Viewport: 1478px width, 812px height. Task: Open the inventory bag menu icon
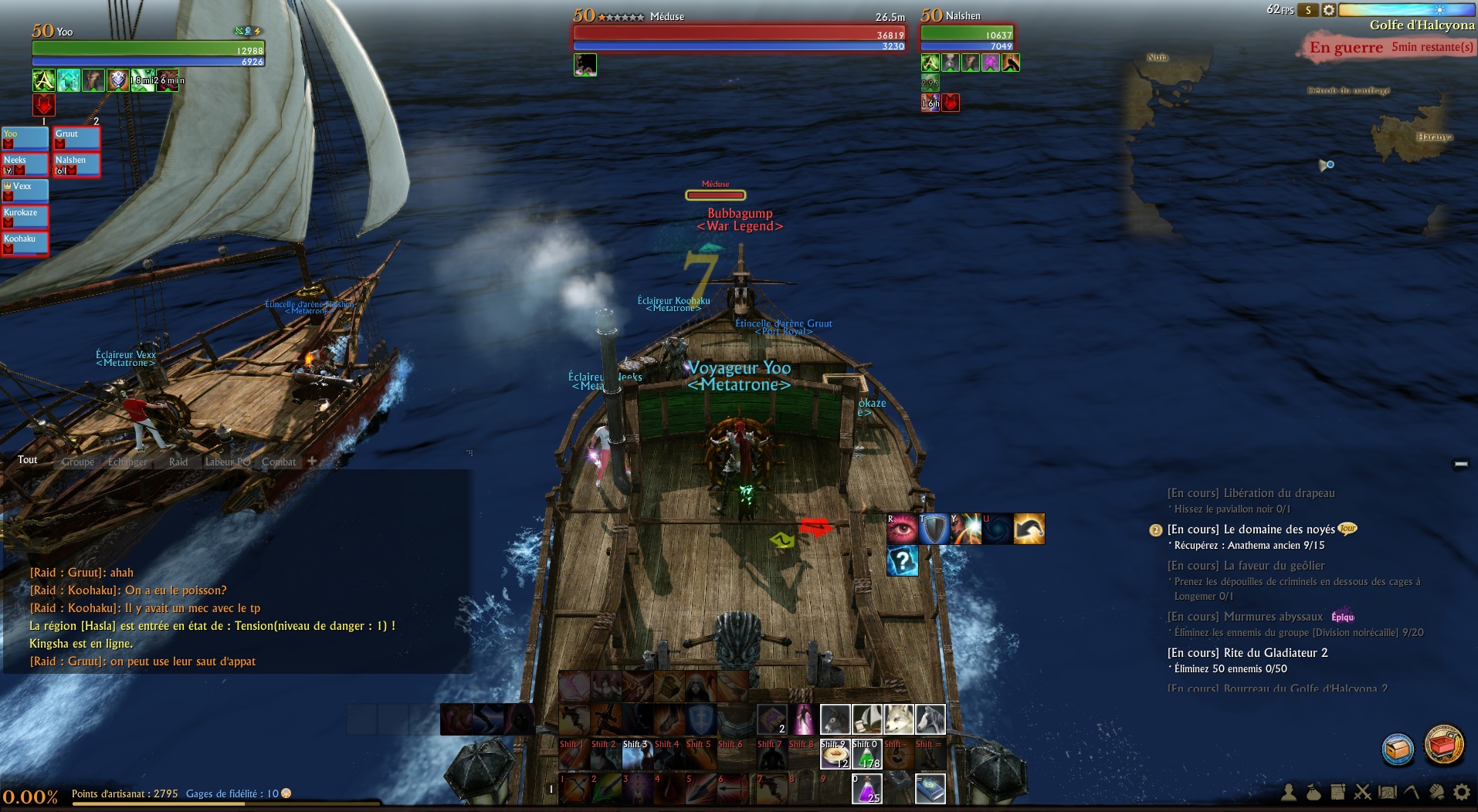coord(1313,792)
